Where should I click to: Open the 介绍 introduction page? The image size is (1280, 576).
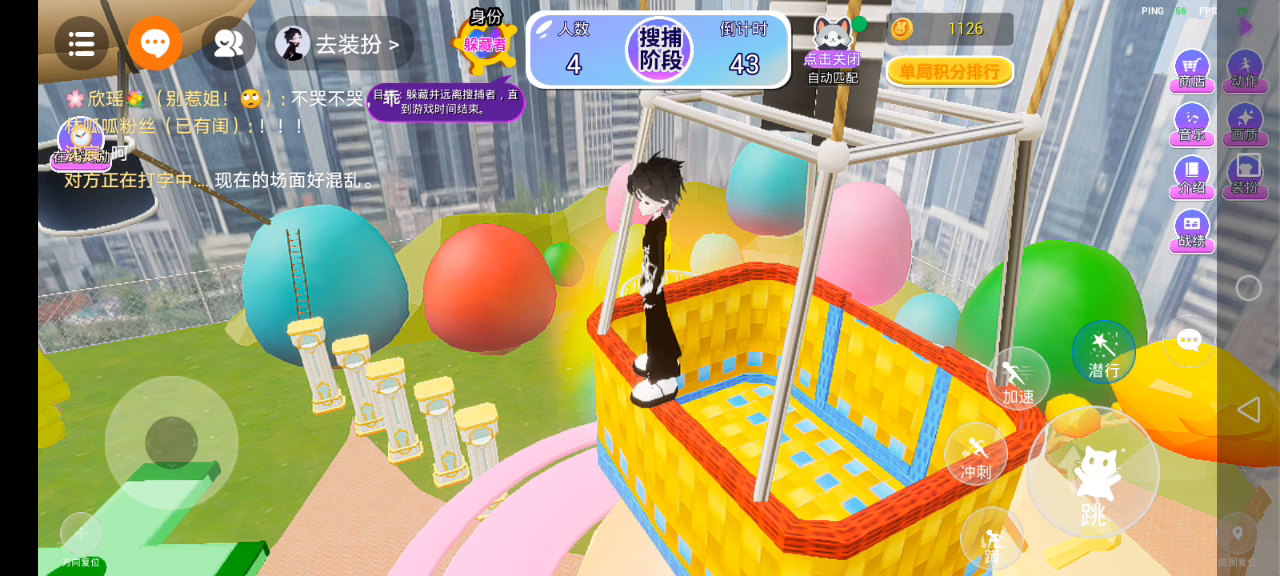(1191, 176)
